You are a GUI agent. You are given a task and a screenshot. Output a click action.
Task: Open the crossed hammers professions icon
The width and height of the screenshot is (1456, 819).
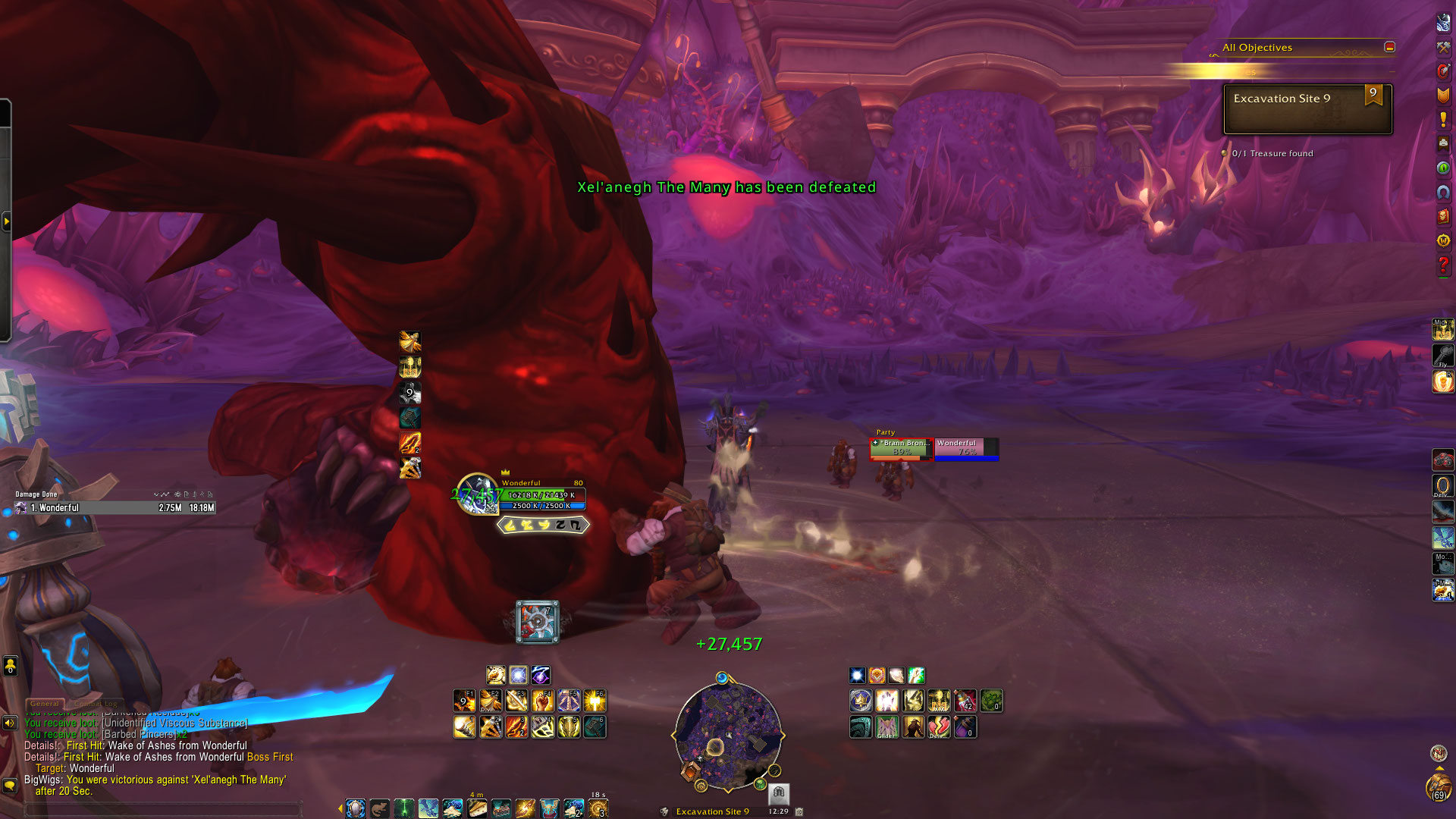tap(1443, 47)
